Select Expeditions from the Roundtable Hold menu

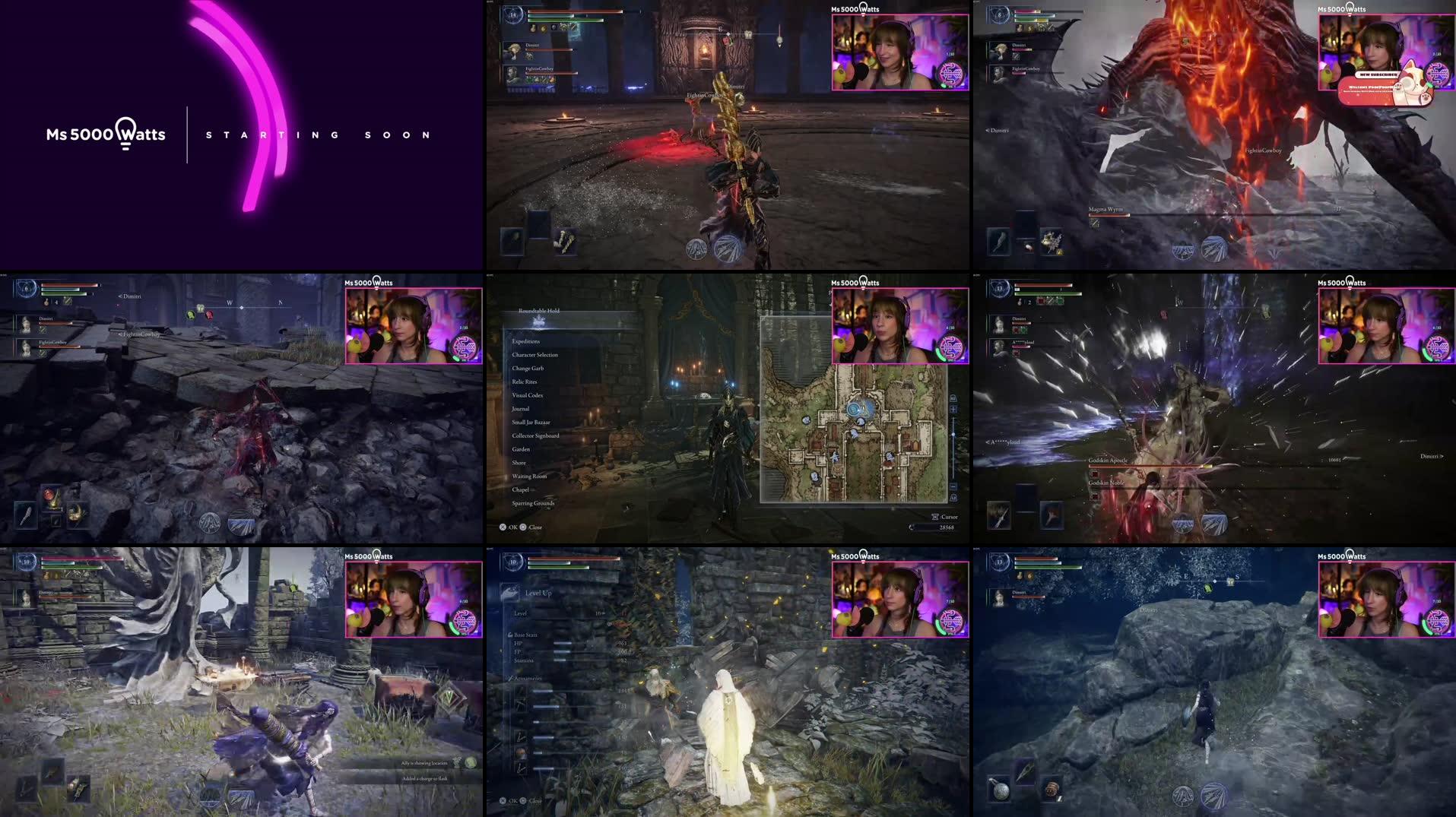tap(526, 341)
